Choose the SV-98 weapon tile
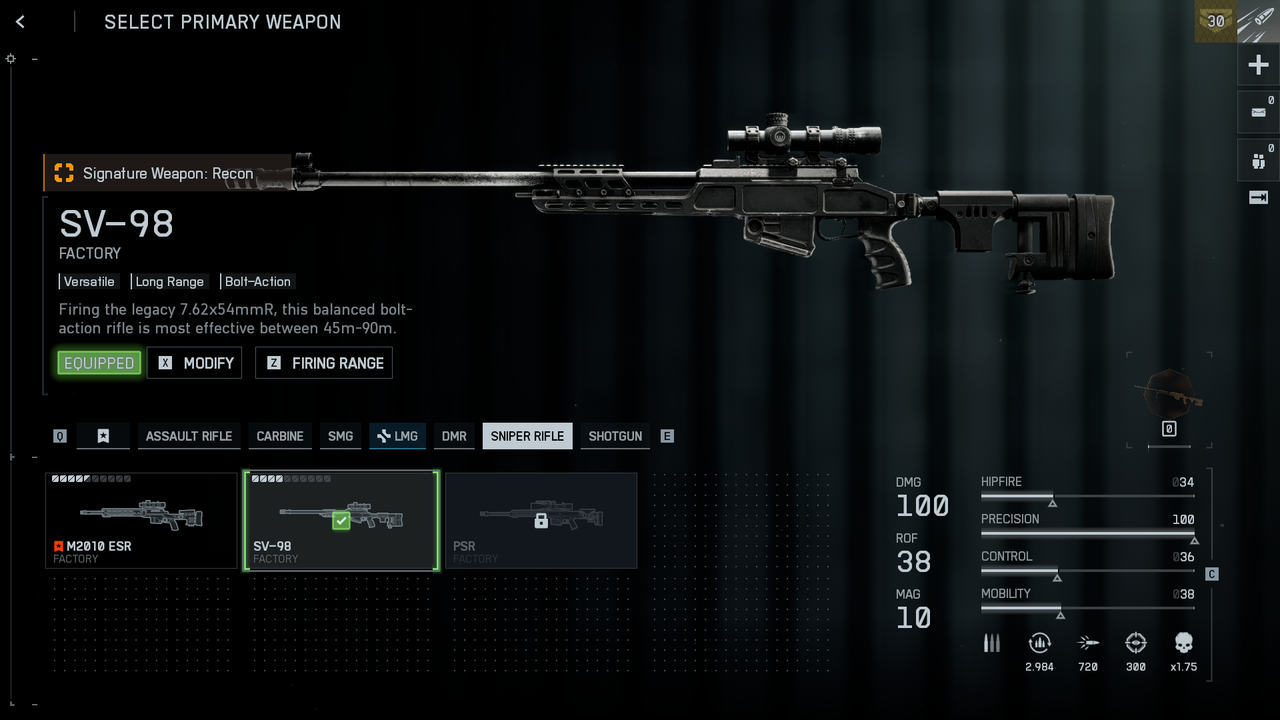The width and height of the screenshot is (1280, 720). [x=341, y=521]
